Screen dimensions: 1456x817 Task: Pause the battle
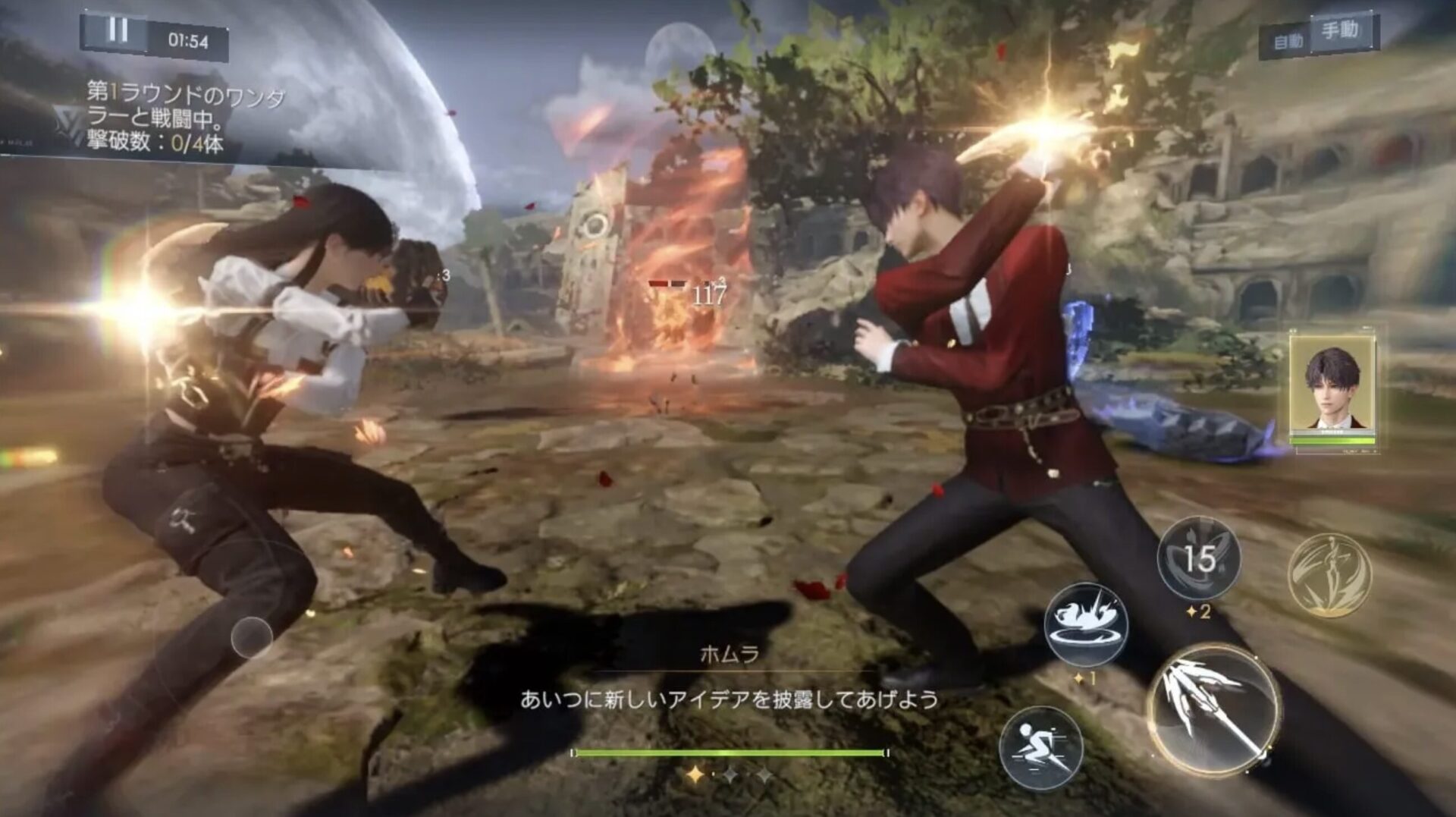(x=118, y=32)
